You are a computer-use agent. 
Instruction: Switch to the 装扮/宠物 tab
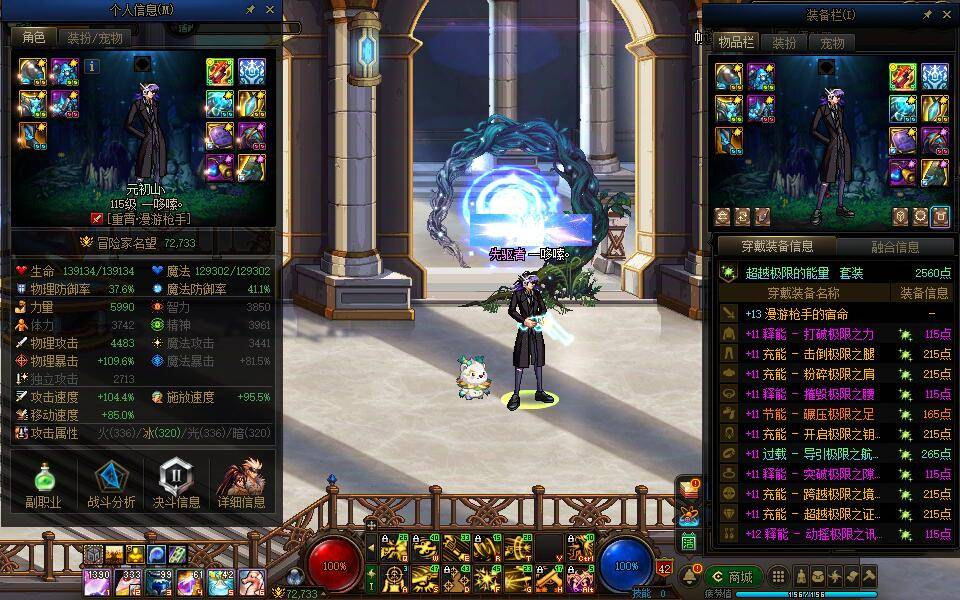95,38
